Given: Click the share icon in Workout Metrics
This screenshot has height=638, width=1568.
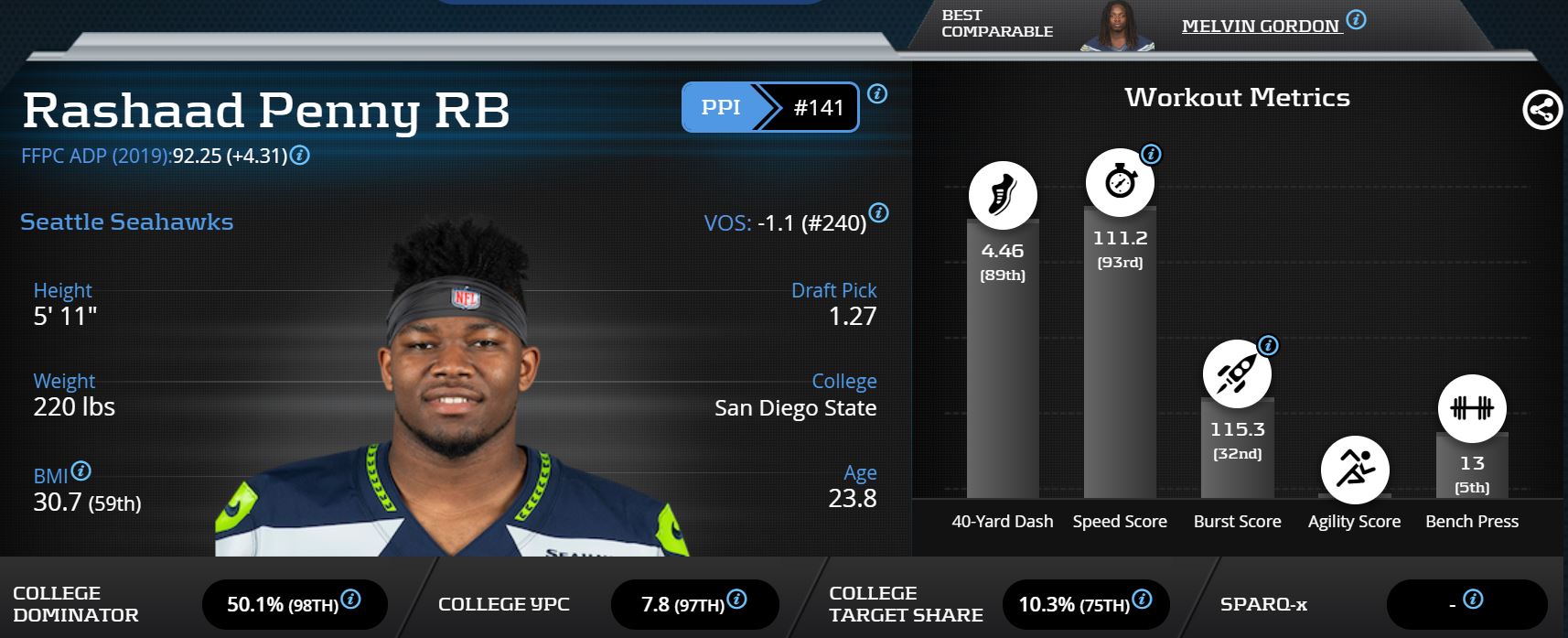Looking at the screenshot, I should (1541, 111).
